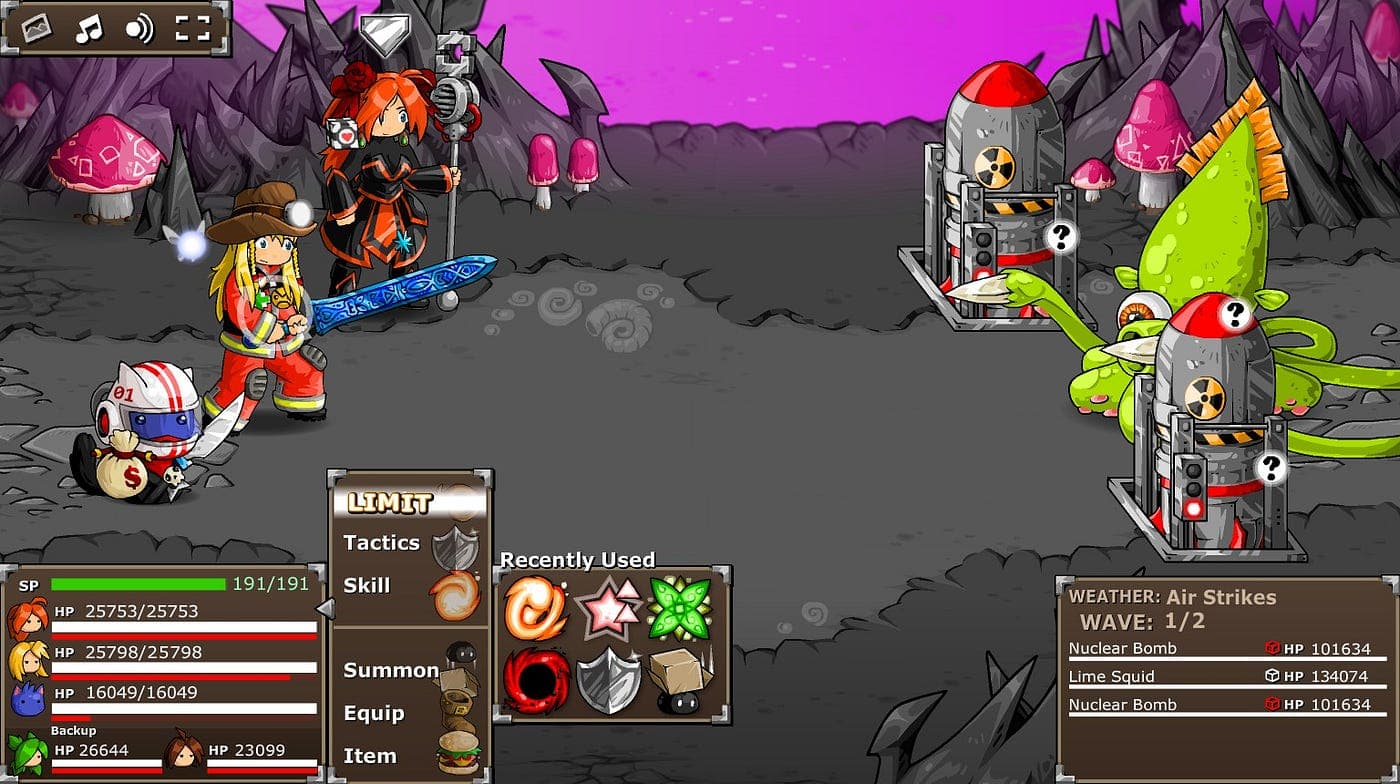This screenshot has width=1400, height=784.
Task: Choose the Summon command
Action: point(391,670)
